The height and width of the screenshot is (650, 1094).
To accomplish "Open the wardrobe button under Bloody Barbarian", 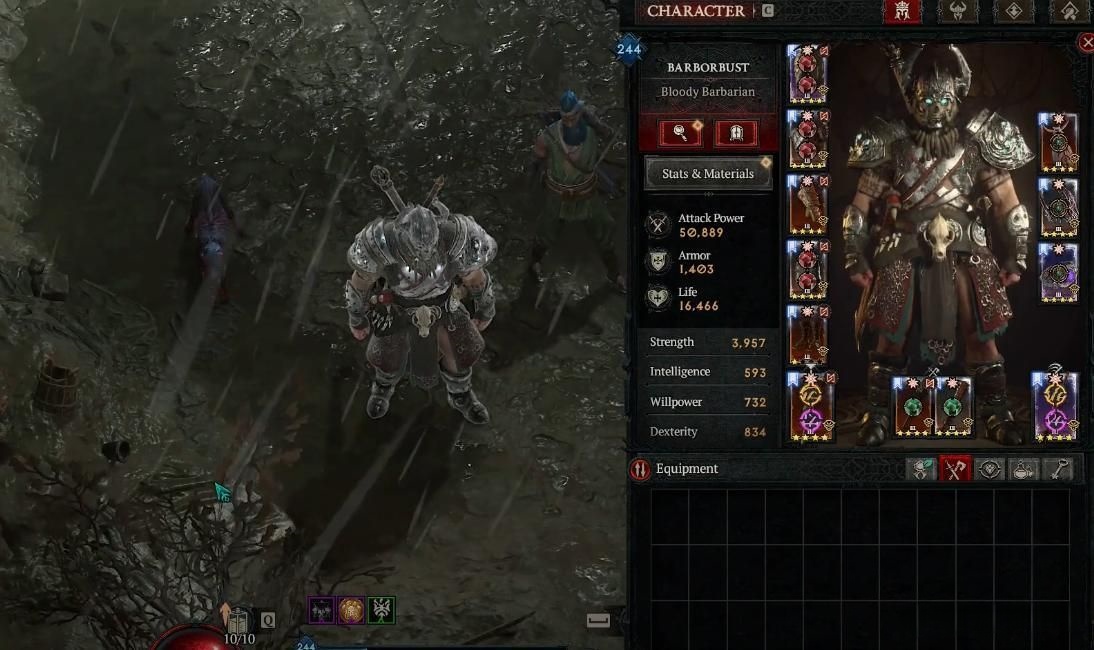I will [x=736, y=133].
